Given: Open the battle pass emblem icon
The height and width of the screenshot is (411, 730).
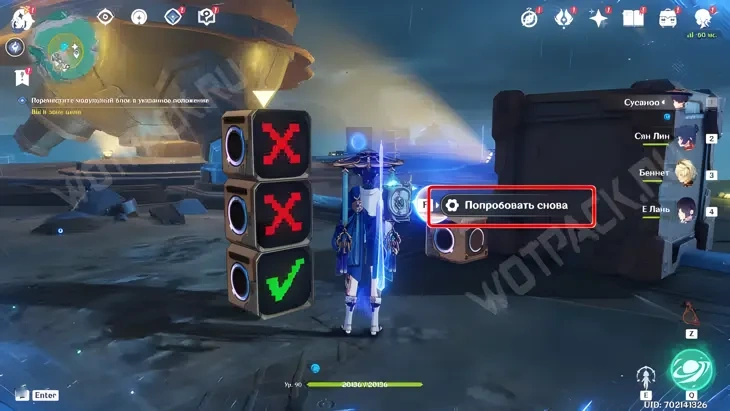Looking at the screenshot, I should (x=562, y=17).
